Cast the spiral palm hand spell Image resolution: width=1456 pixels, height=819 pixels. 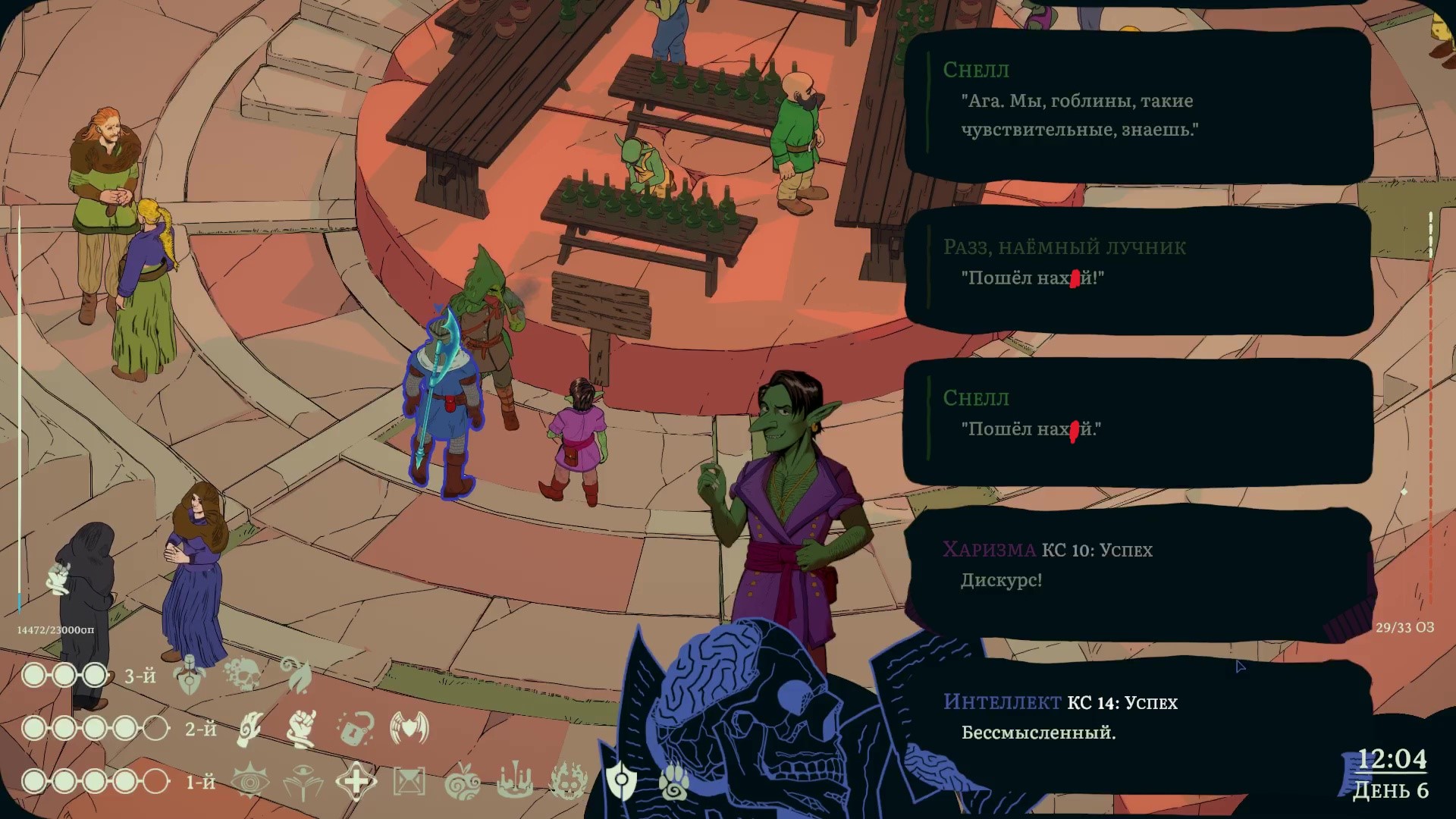pyautogui.click(x=249, y=729)
